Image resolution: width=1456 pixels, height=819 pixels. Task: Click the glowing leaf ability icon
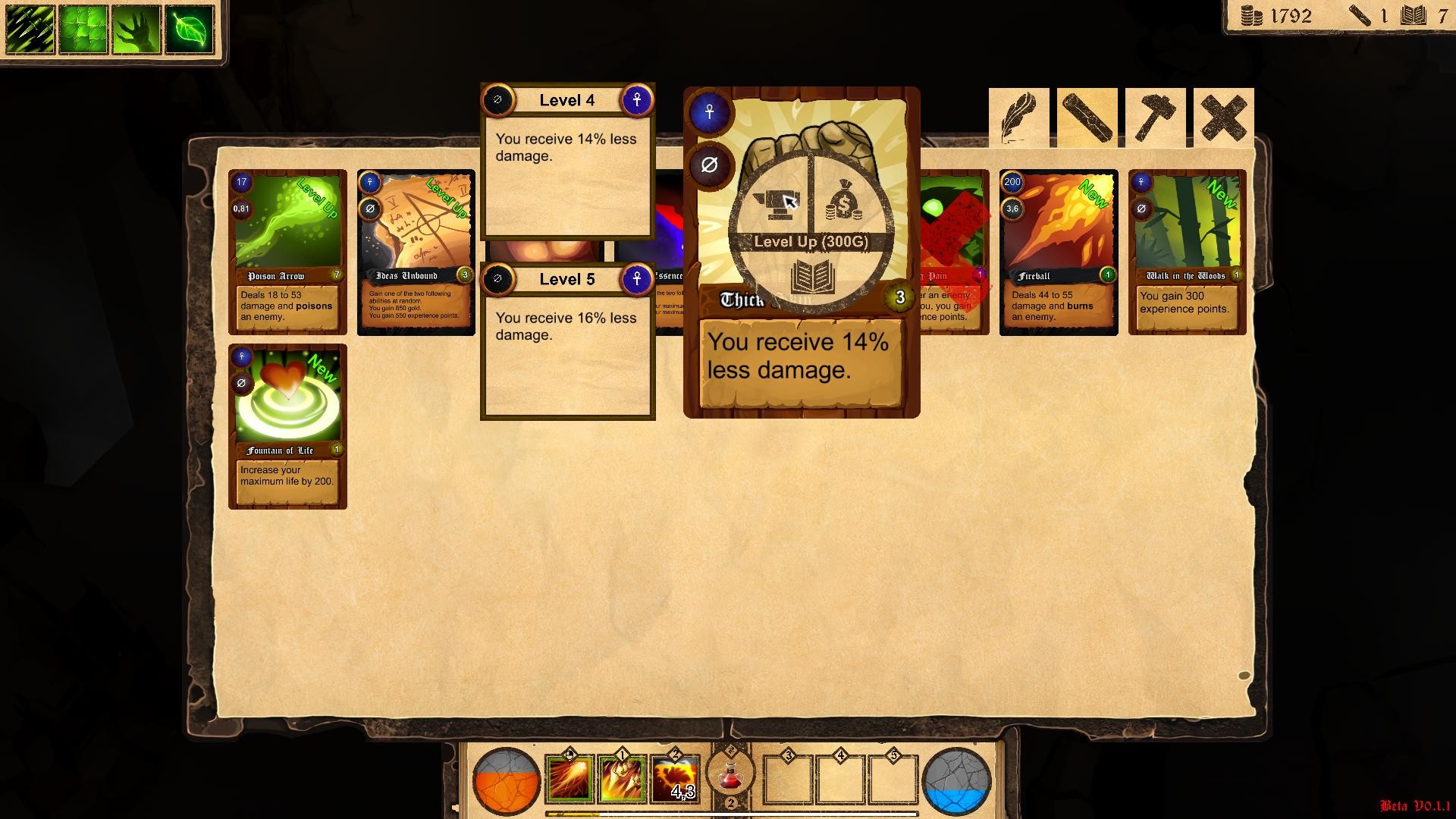(x=190, y=28)
